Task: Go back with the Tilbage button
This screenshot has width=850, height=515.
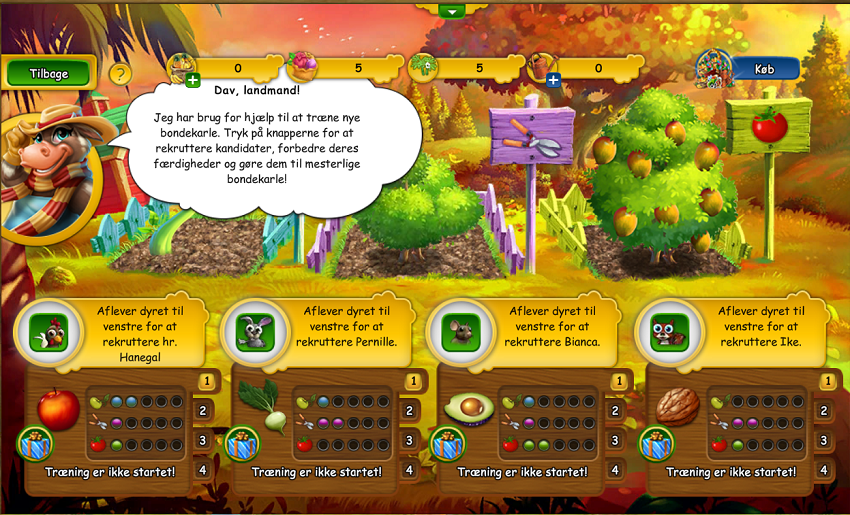Action: 49,73
